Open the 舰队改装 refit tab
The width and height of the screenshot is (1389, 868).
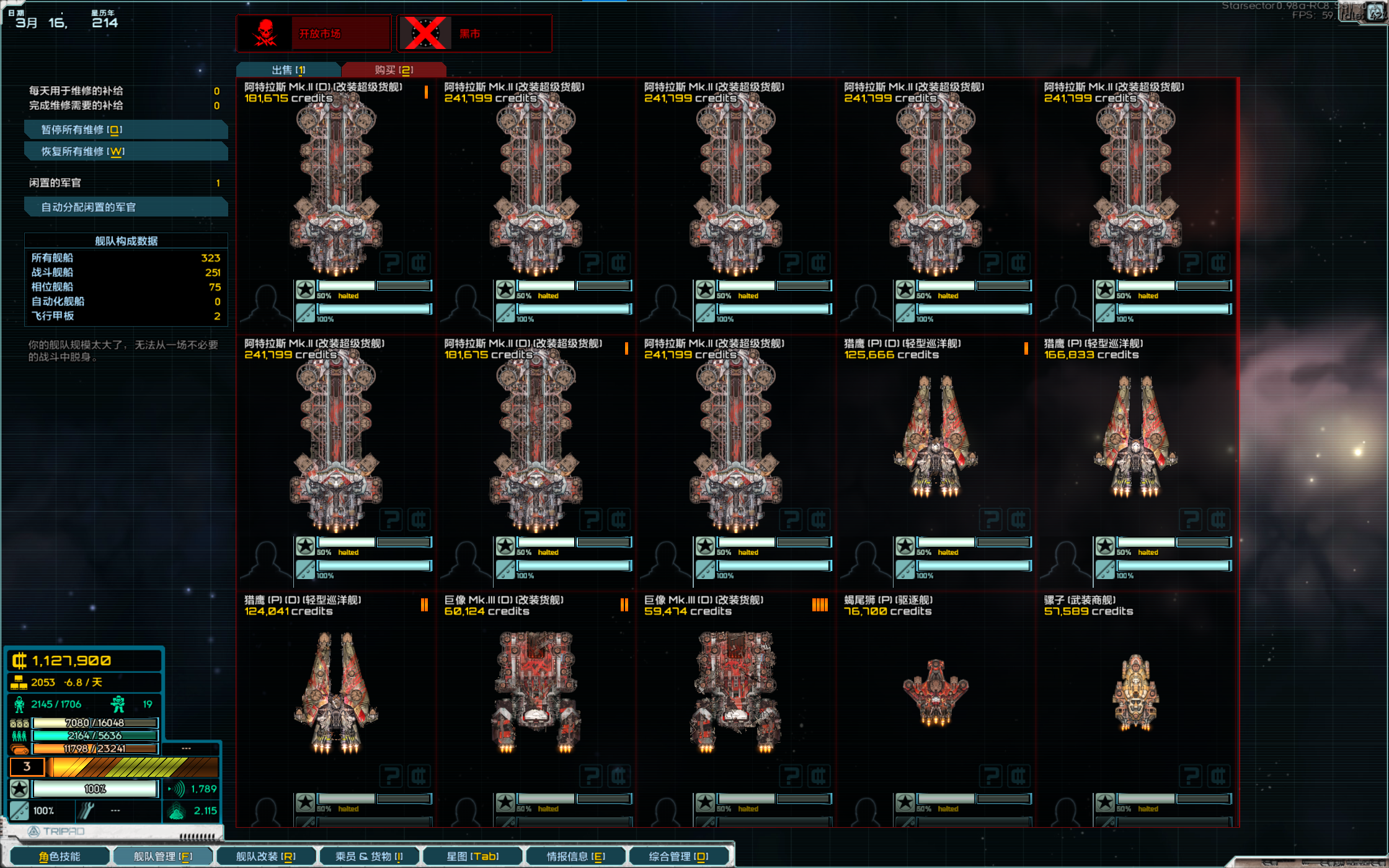click(265, 856)
